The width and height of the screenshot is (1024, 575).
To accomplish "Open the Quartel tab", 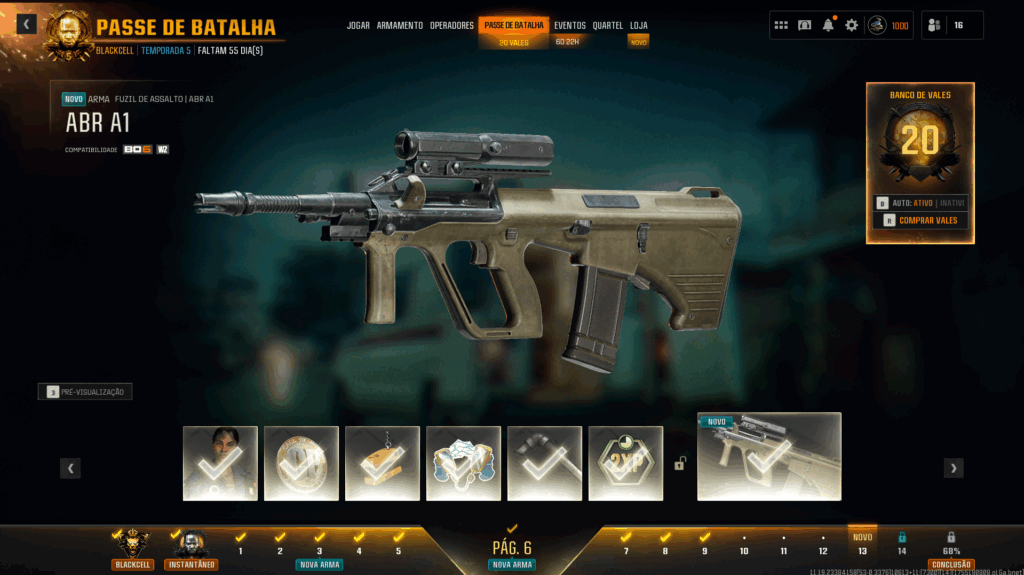I will point(608,25).
